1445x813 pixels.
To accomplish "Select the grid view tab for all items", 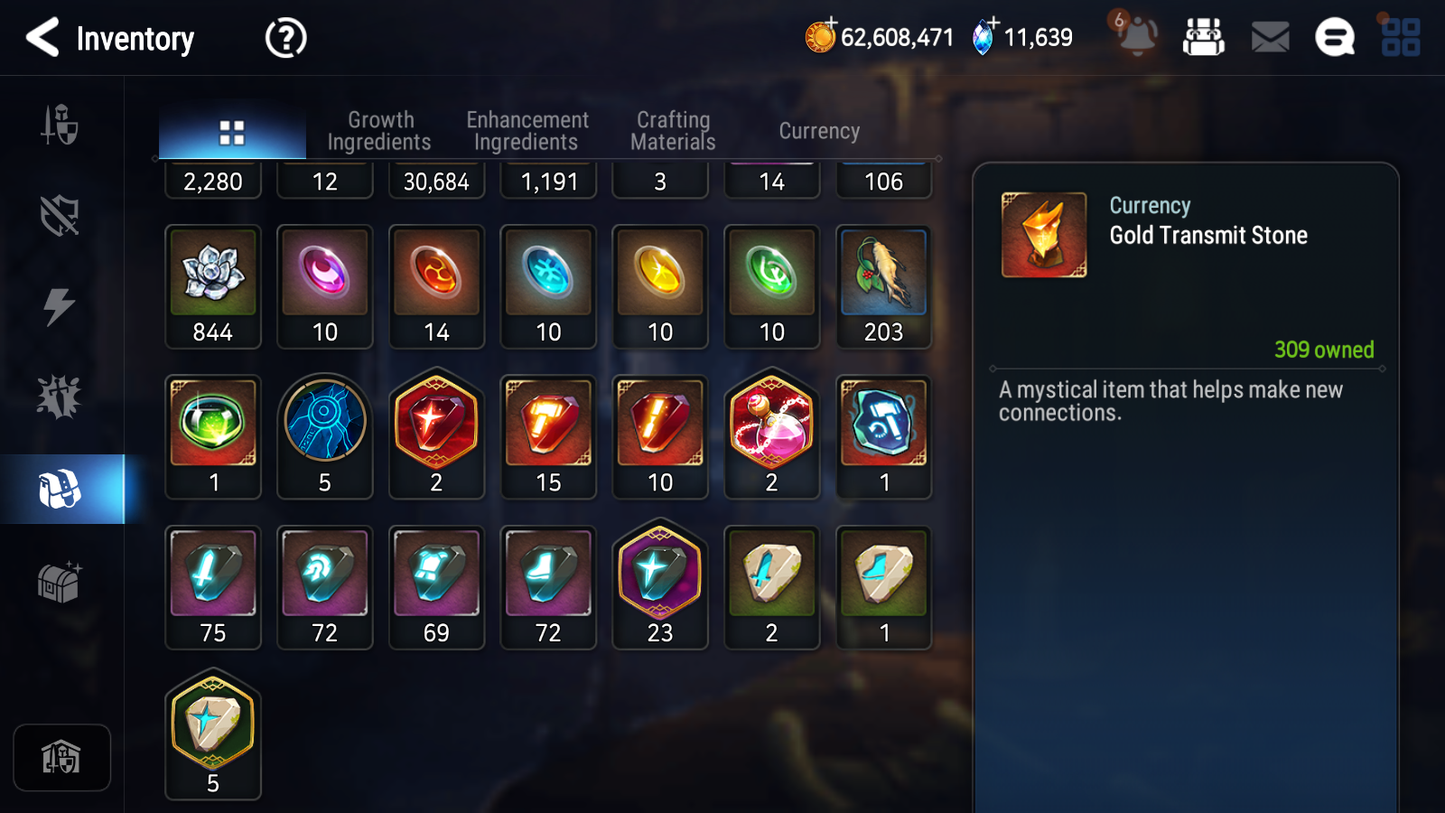I will click(232, 130).
